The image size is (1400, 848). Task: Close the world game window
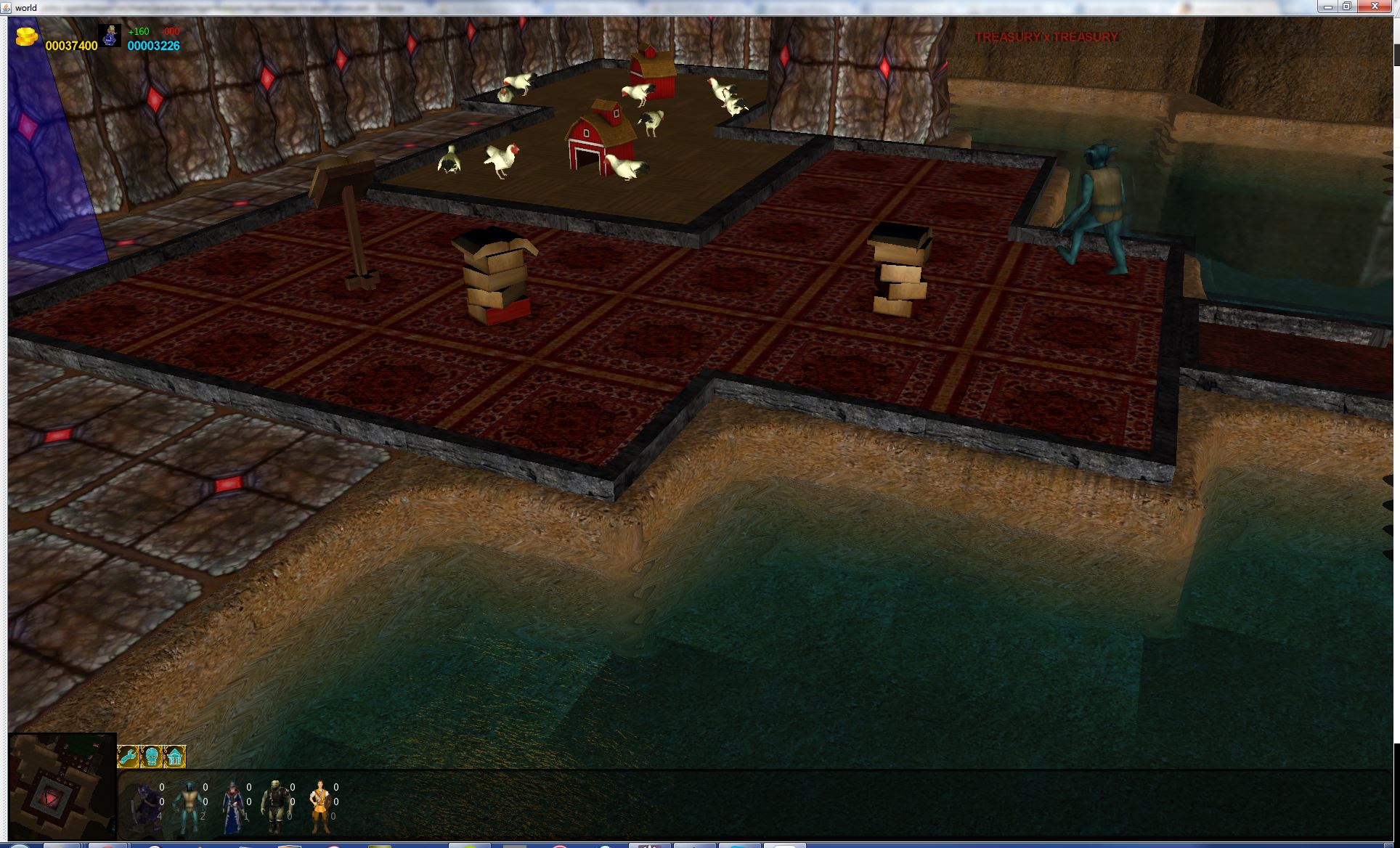coord(1375,7)
